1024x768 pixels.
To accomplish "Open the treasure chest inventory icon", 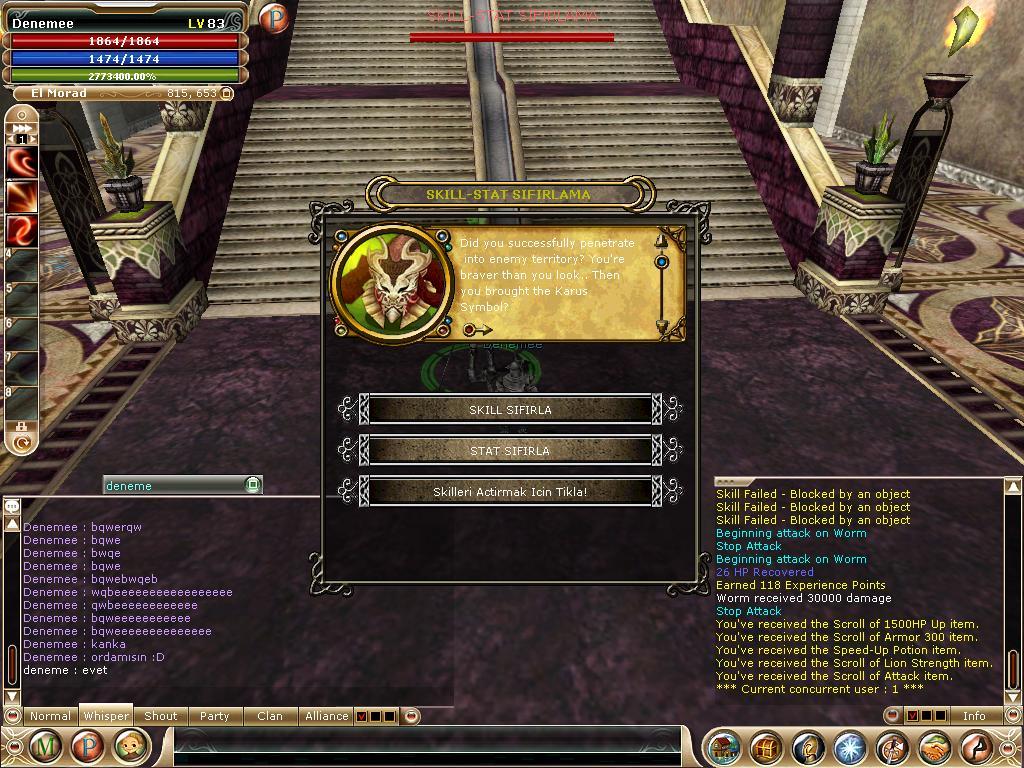I will click(x=766, y=747).
